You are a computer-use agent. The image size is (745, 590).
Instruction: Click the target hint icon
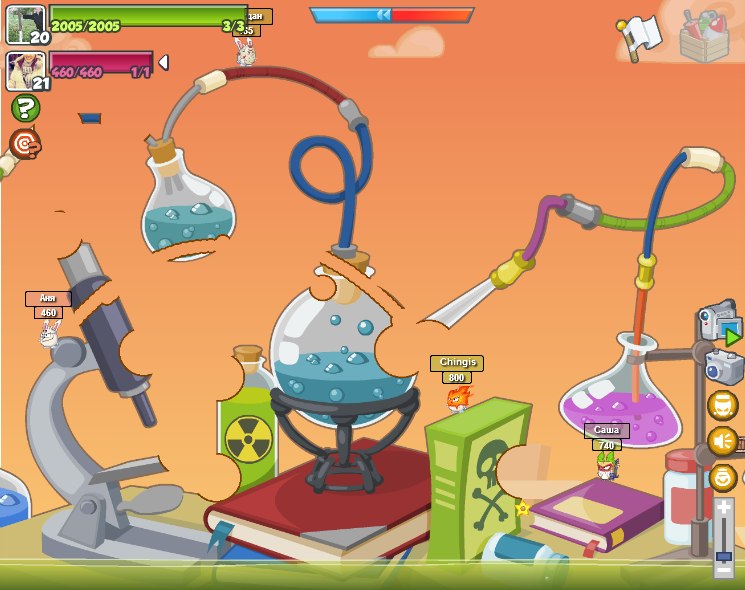coord(25,144)
